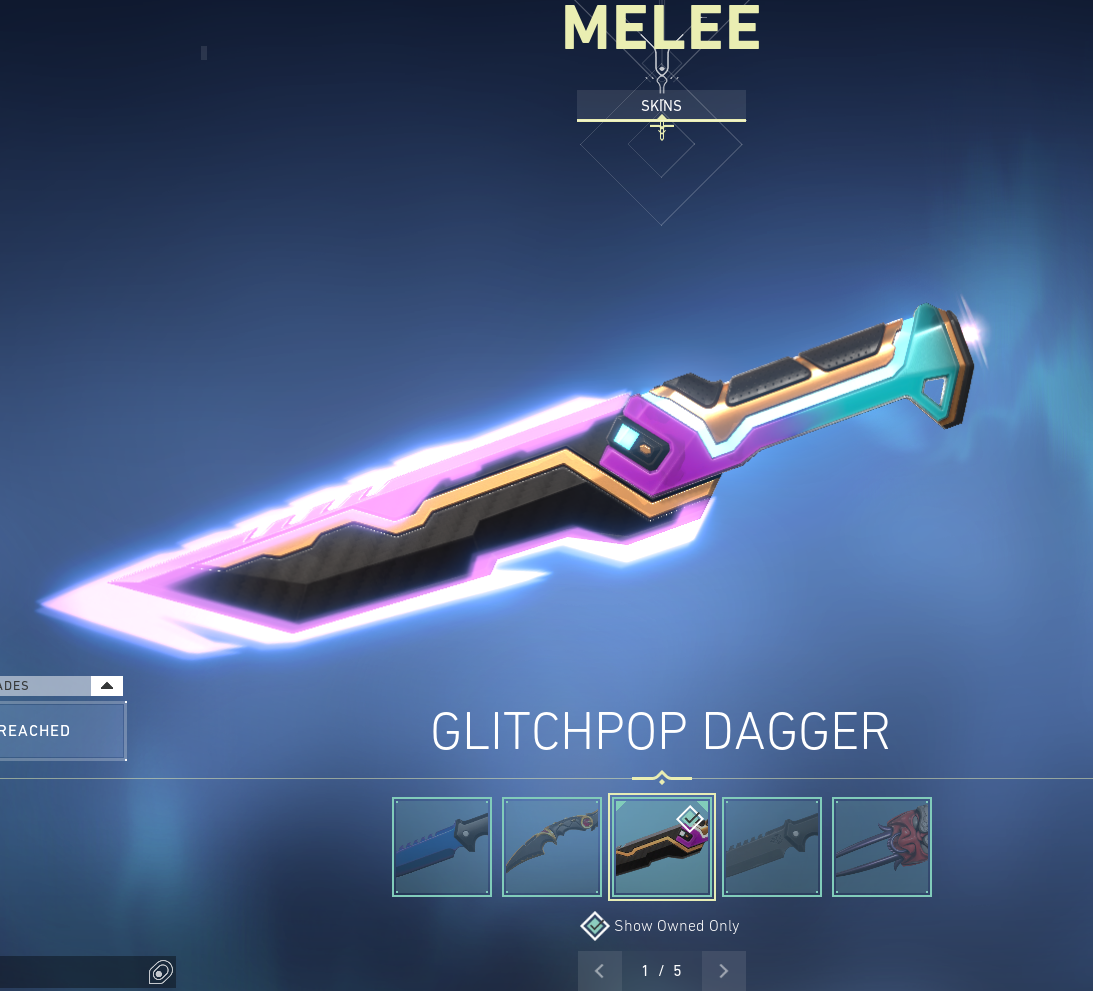Select the blue-bladed knife skin thumbnail
The image size is (1093, 991).
click(x=442, y=846)
